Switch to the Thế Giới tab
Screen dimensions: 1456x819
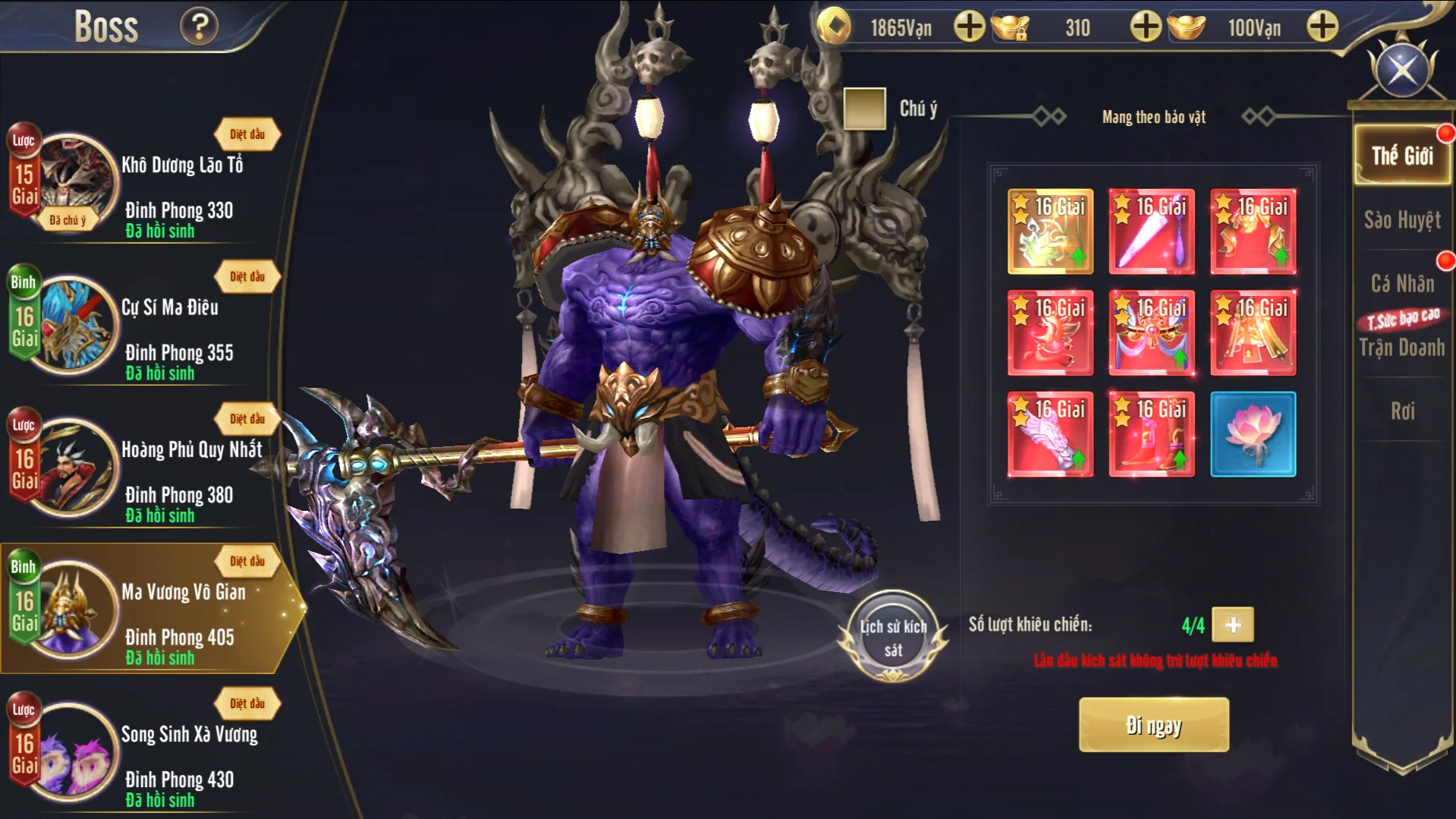1401,156
